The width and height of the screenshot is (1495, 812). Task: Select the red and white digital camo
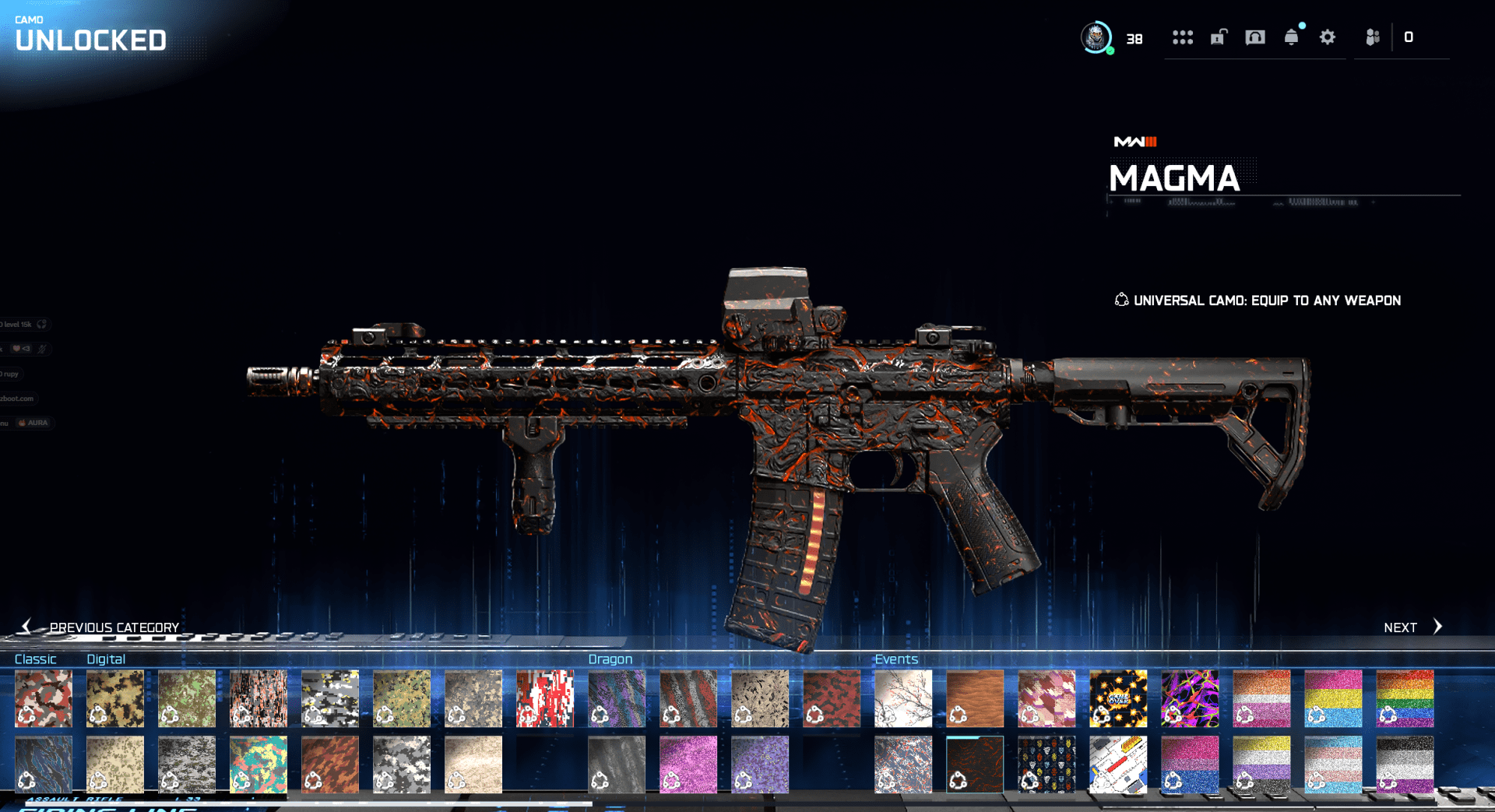(545, 698)
